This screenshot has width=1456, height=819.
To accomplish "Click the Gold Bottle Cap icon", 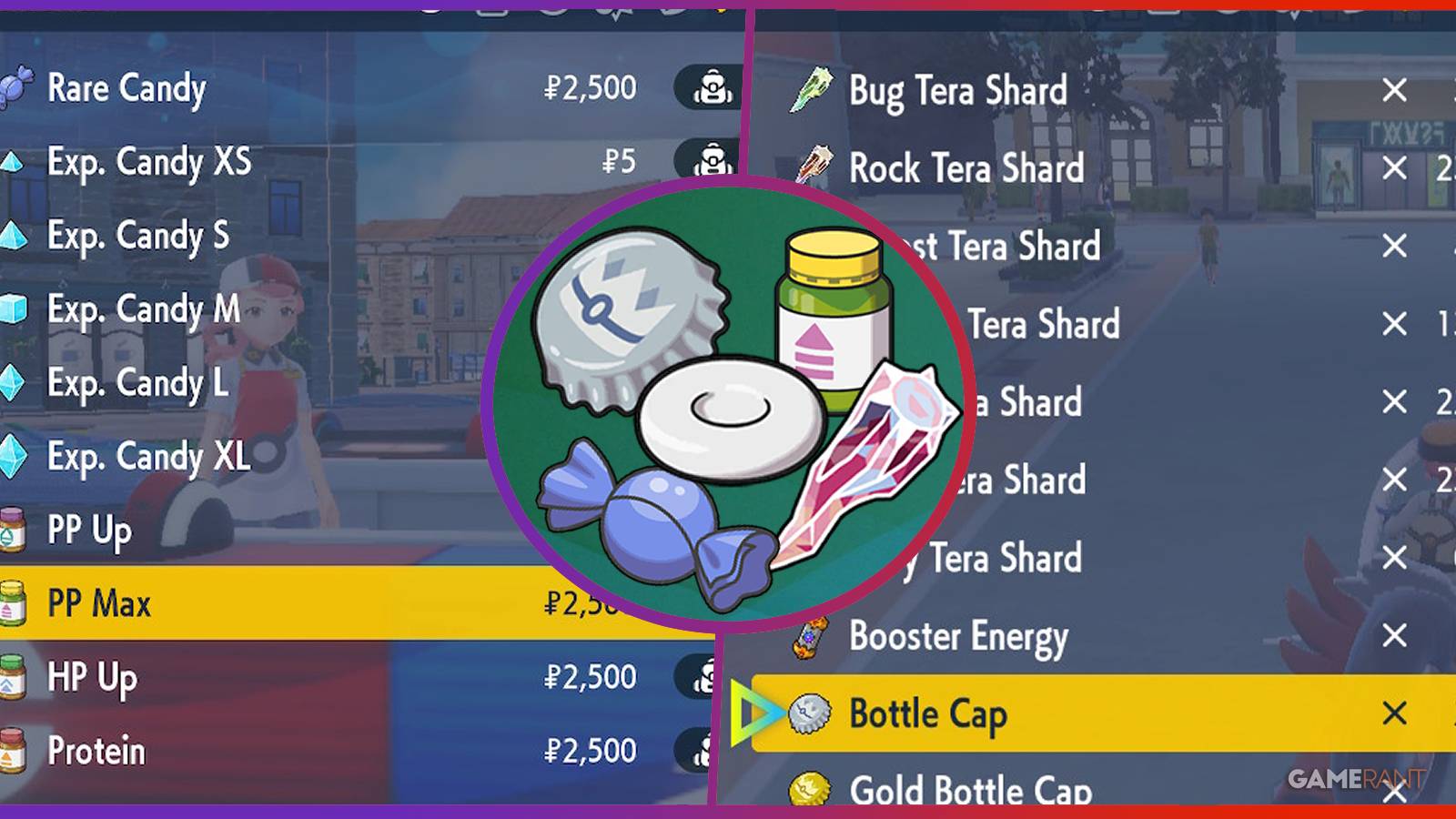I will click(813, 790).
